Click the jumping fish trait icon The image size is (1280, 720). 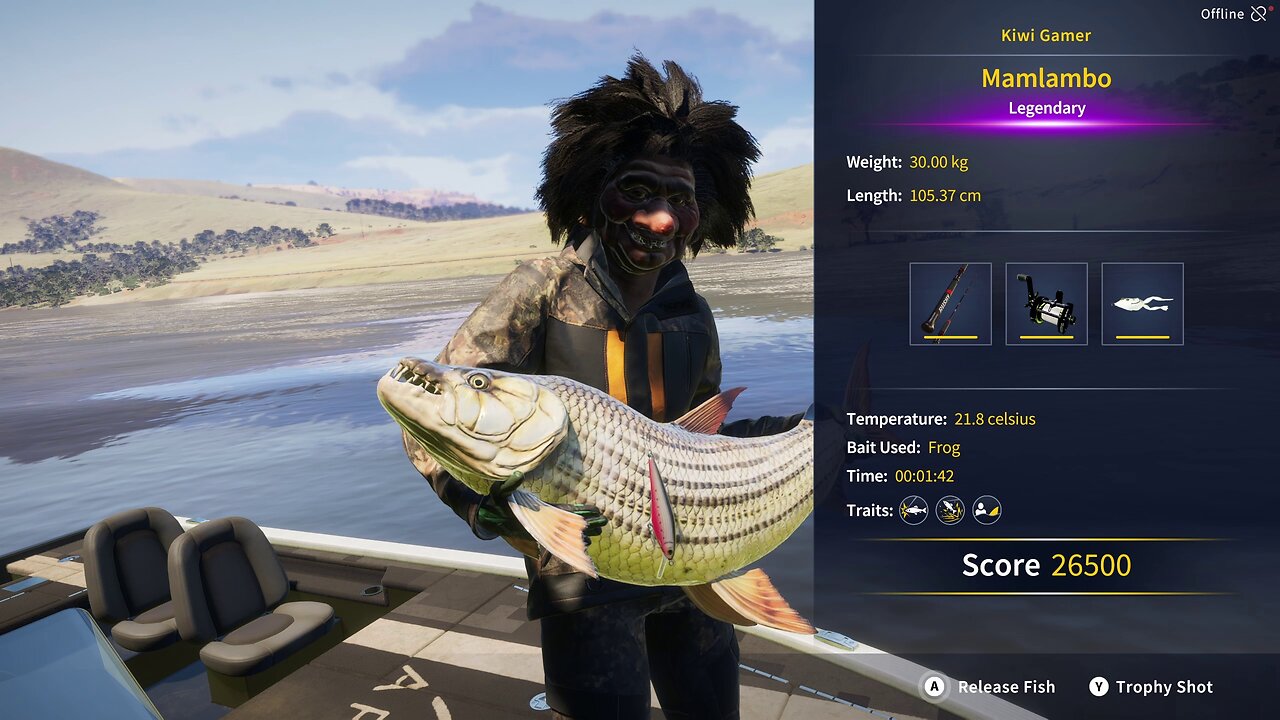[950, 511]
